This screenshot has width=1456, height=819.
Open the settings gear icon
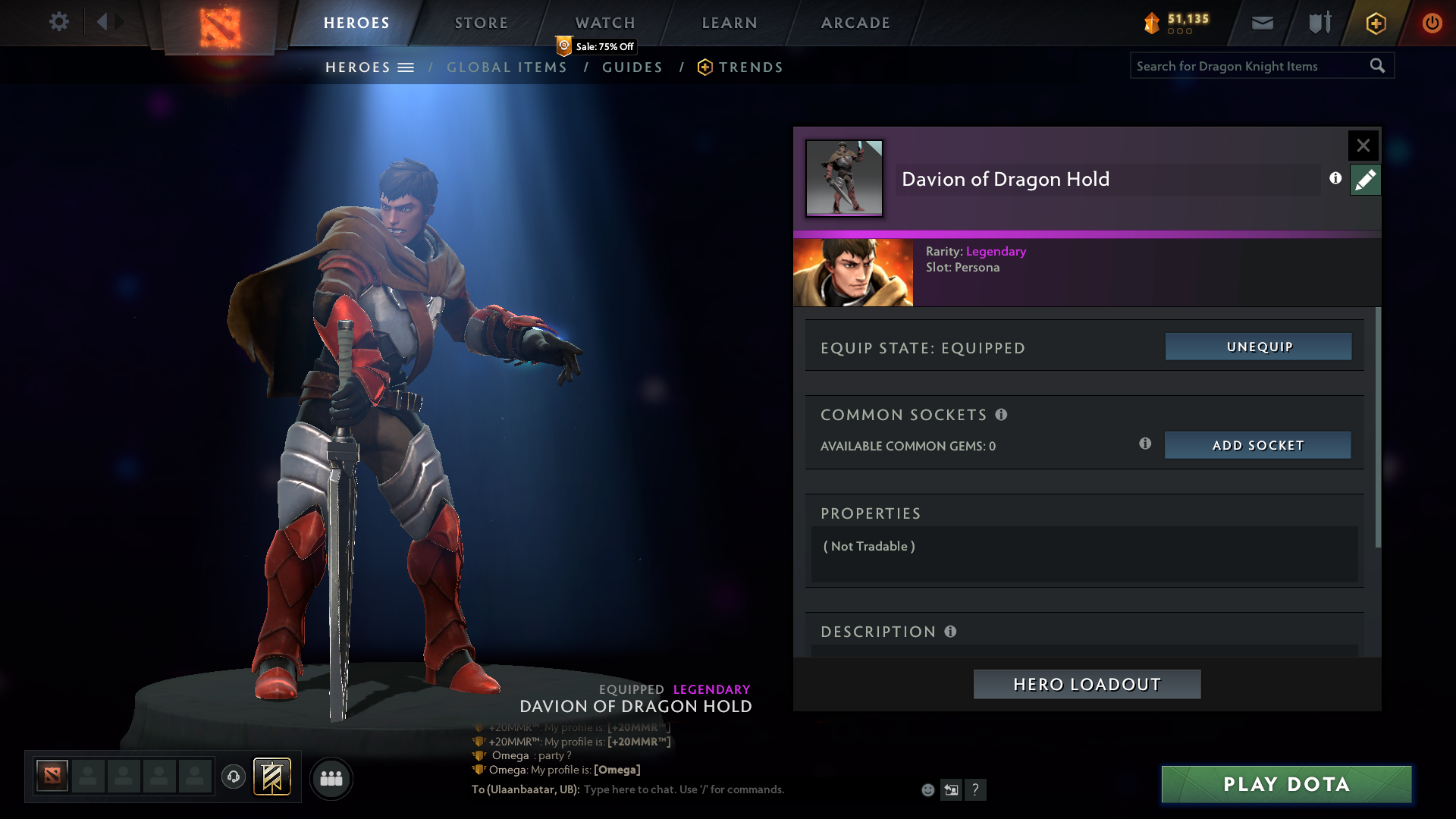tap(58, 22)
